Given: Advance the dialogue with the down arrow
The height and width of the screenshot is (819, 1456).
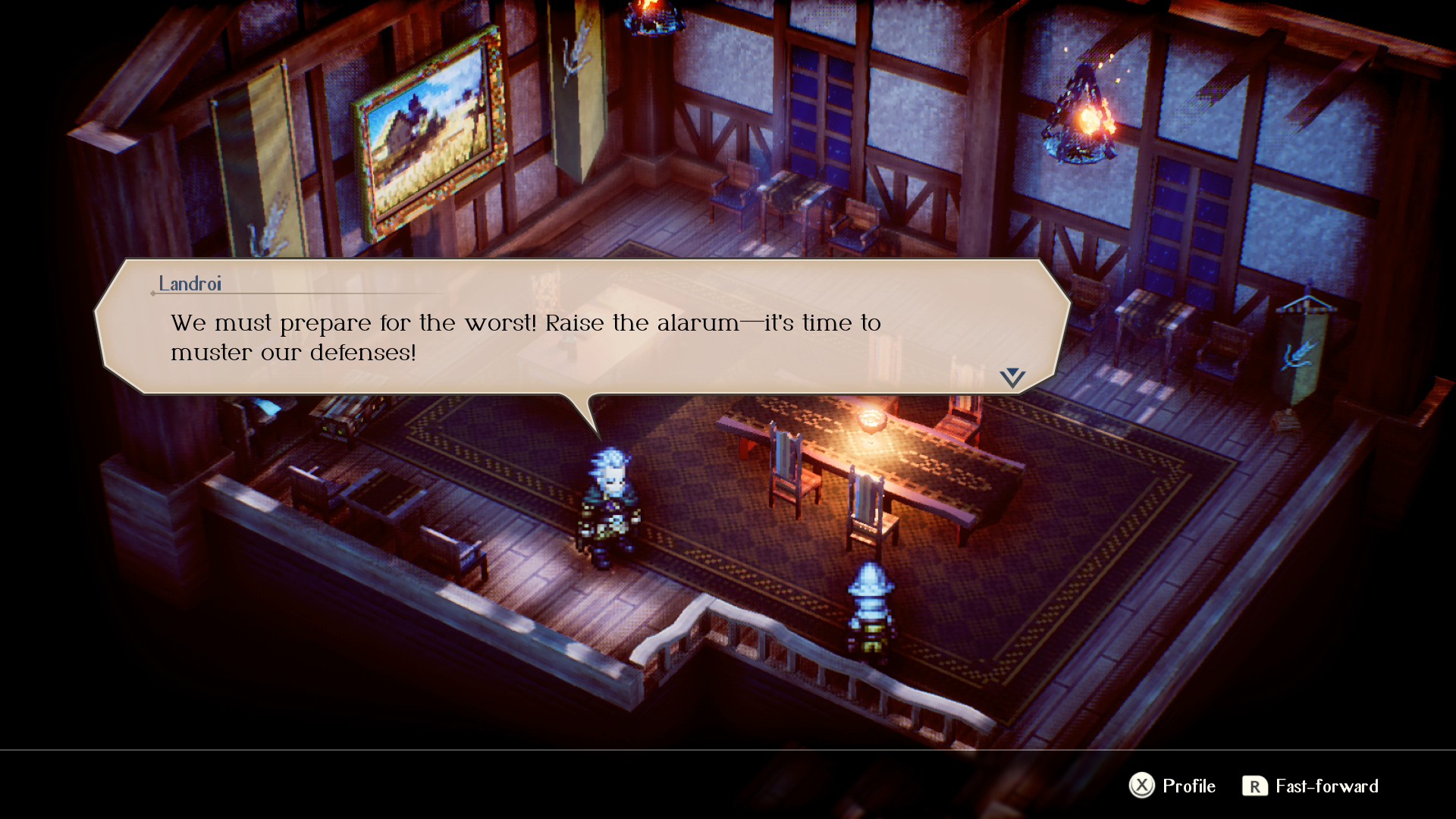Looking at the screenshot, I should pos(1012,378).
